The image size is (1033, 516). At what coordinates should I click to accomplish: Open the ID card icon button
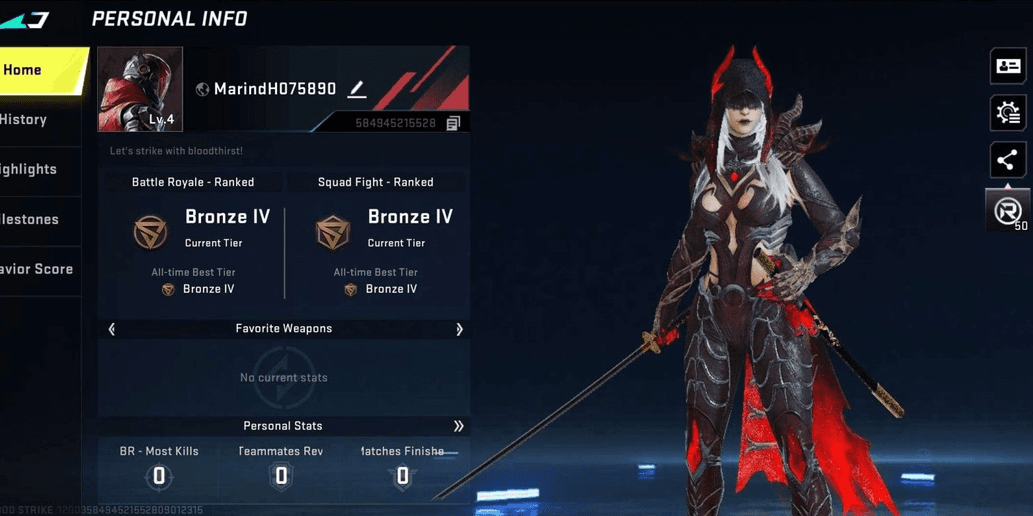1008,66
